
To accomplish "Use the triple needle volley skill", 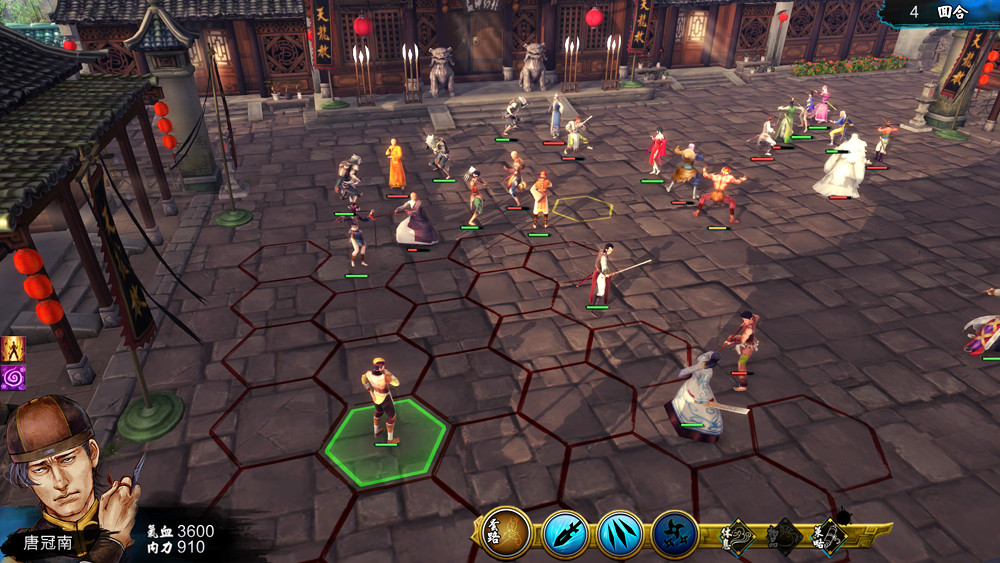I will (x=620, y=534).
